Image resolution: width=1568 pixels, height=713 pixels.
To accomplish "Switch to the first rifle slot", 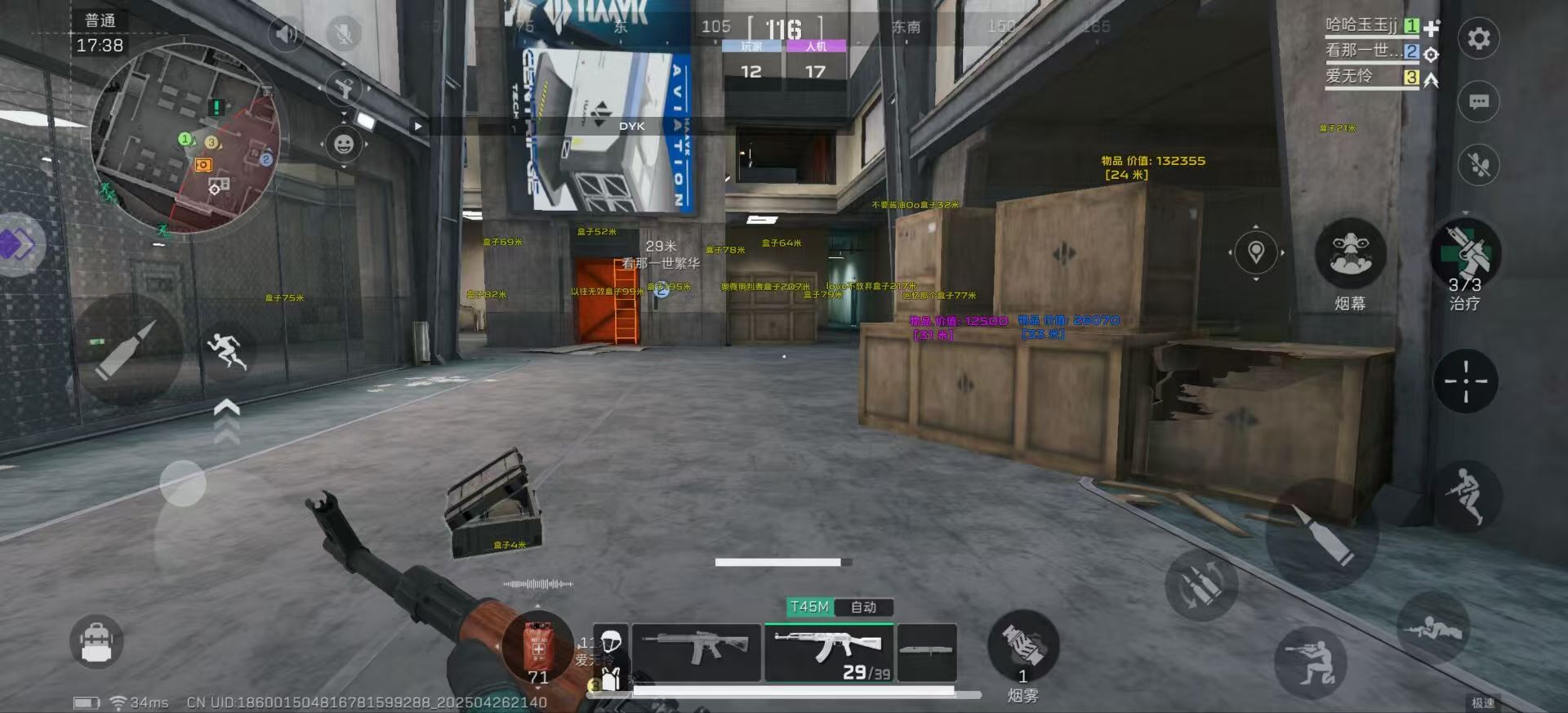I will click(x=696, y=652).
